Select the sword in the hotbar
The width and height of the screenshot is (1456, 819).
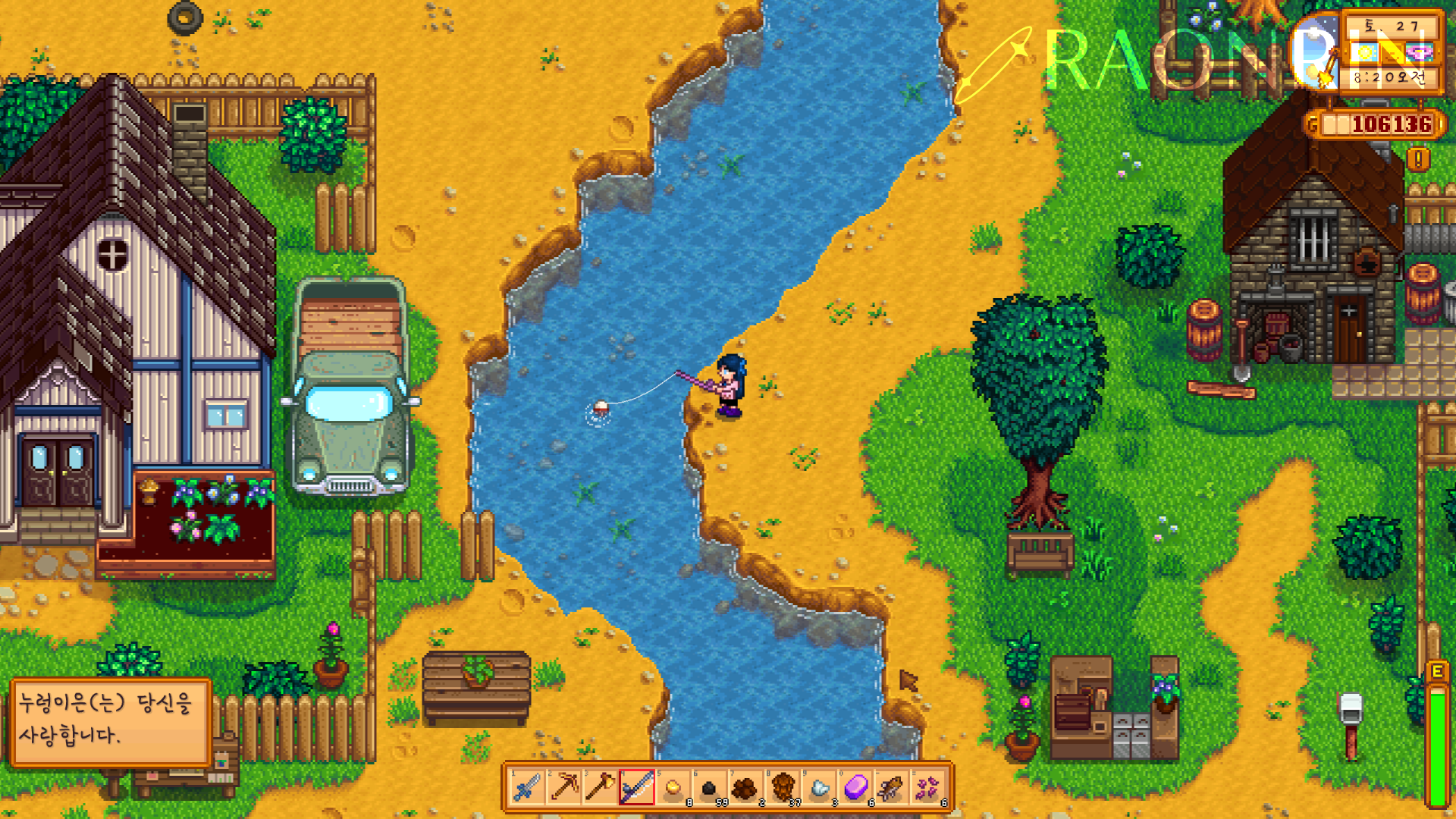click(x=527, y=788)
